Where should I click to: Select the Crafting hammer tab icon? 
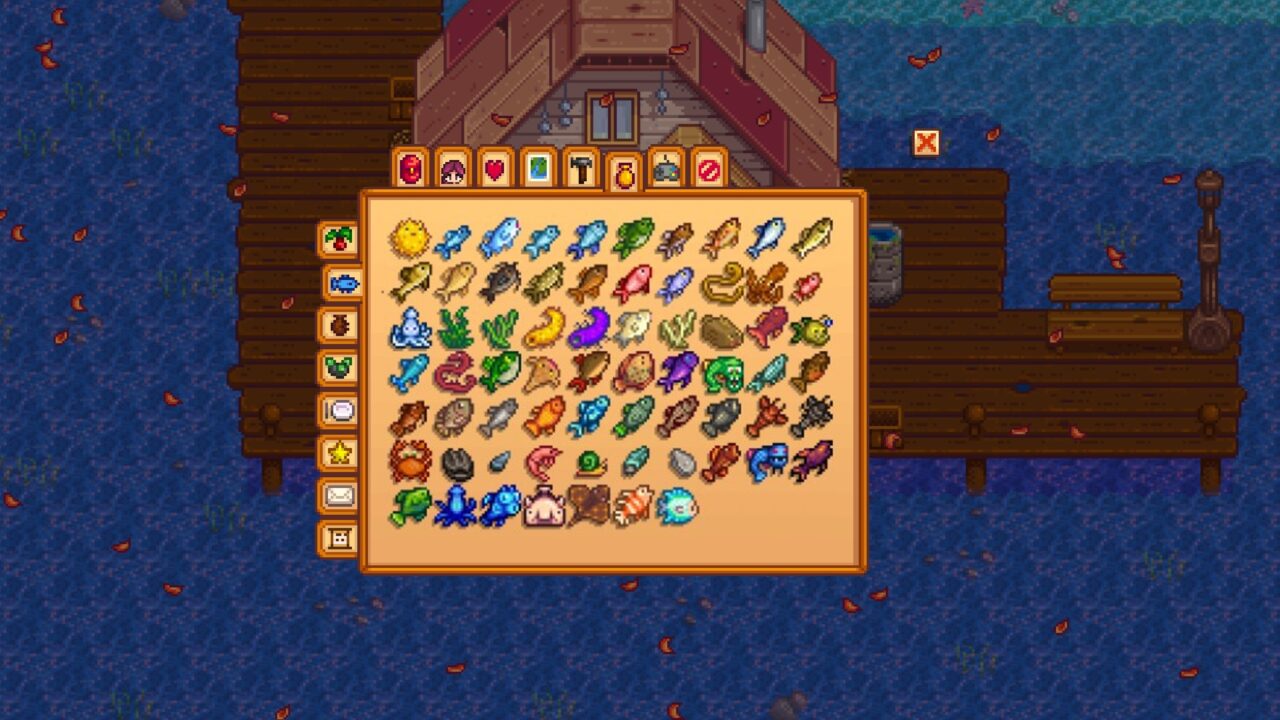pos(584,170)
